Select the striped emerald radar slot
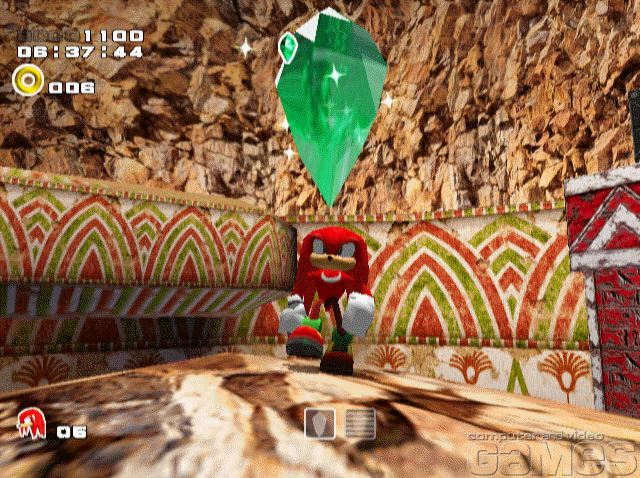Screen dimensions: 640x478 pos(360,424)
